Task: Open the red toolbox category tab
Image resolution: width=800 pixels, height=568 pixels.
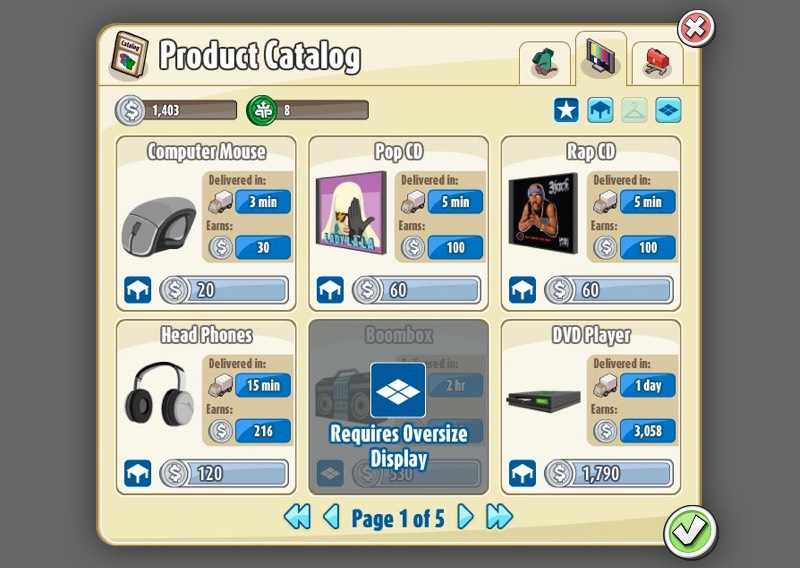Action: [x=657, y=63]
